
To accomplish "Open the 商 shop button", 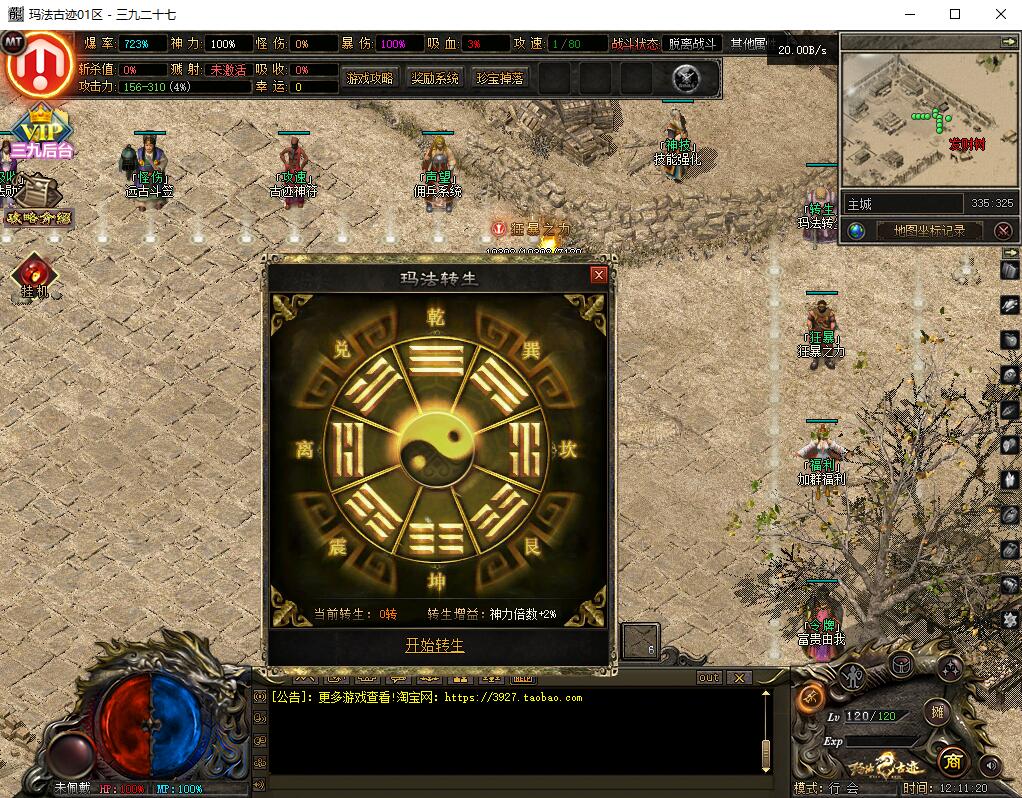I will point(950,761).
